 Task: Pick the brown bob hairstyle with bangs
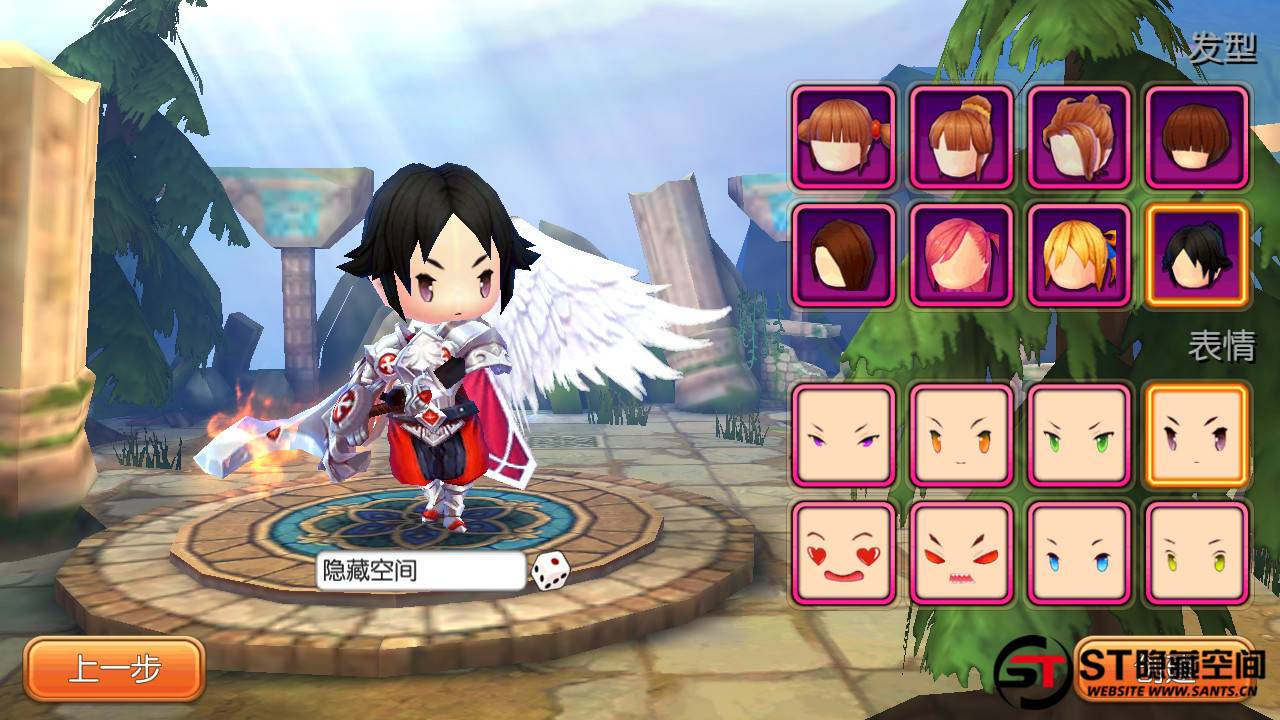tap(1197, 137)
